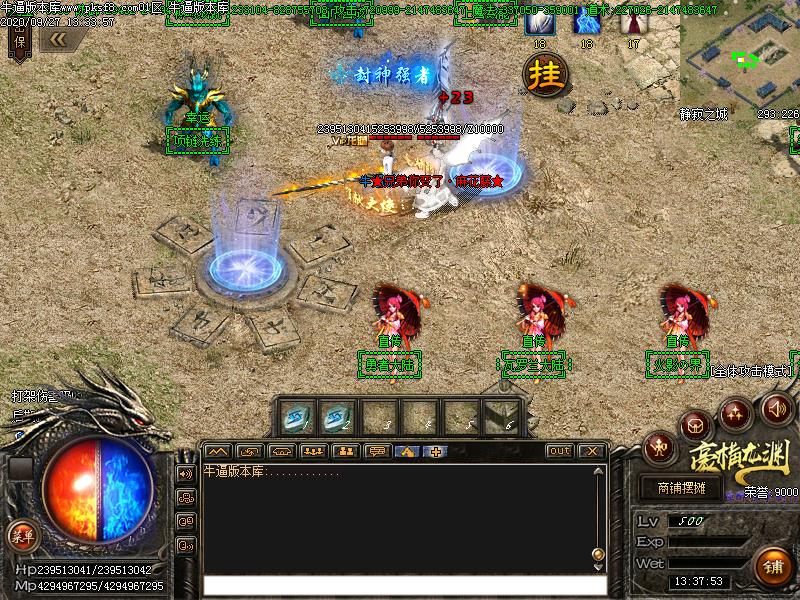The width and height of the screenshot is (800, 600).
Task: Toggle sound with the speaker orb
Action: click(777, 407)
